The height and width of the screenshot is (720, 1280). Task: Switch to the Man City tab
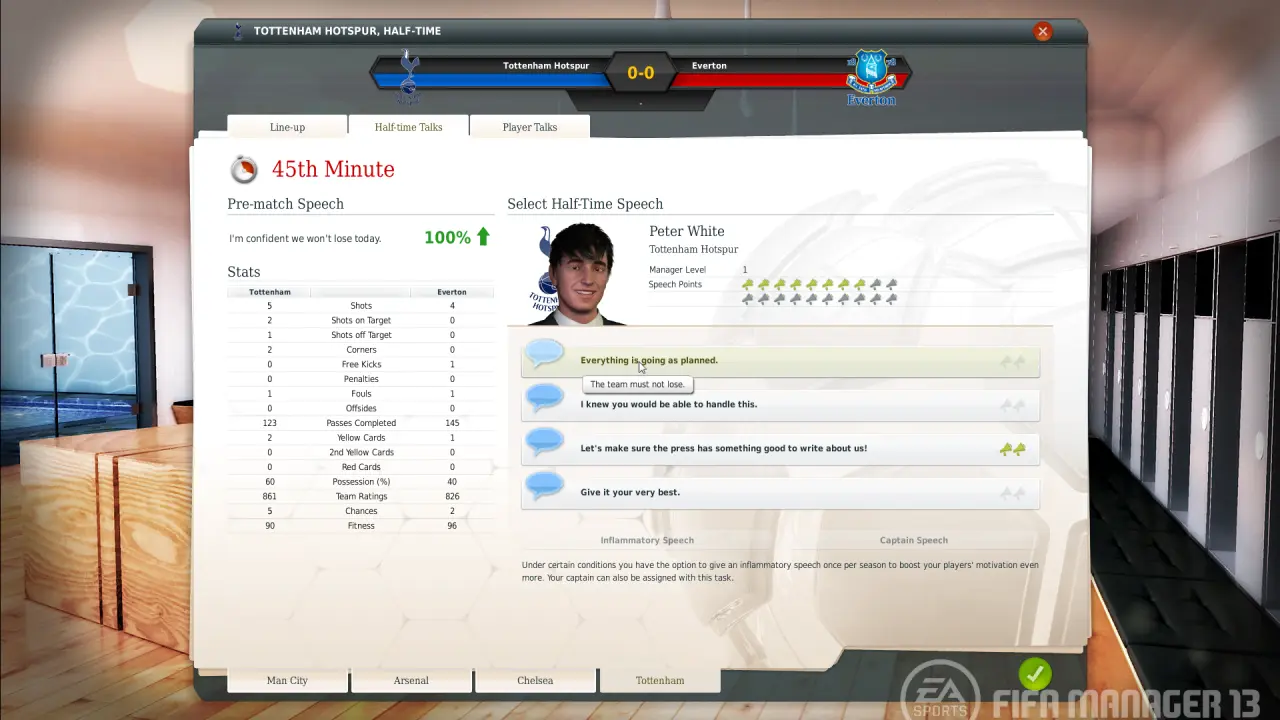(x=287, y=681)
